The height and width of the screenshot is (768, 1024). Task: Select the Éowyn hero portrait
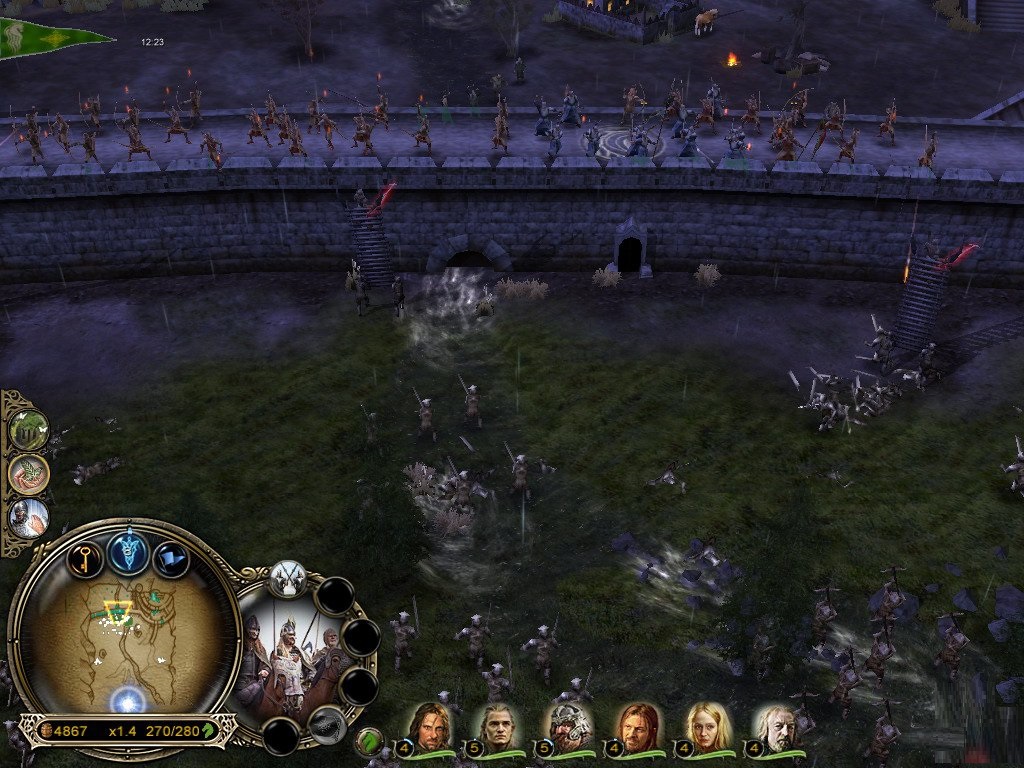706,726
